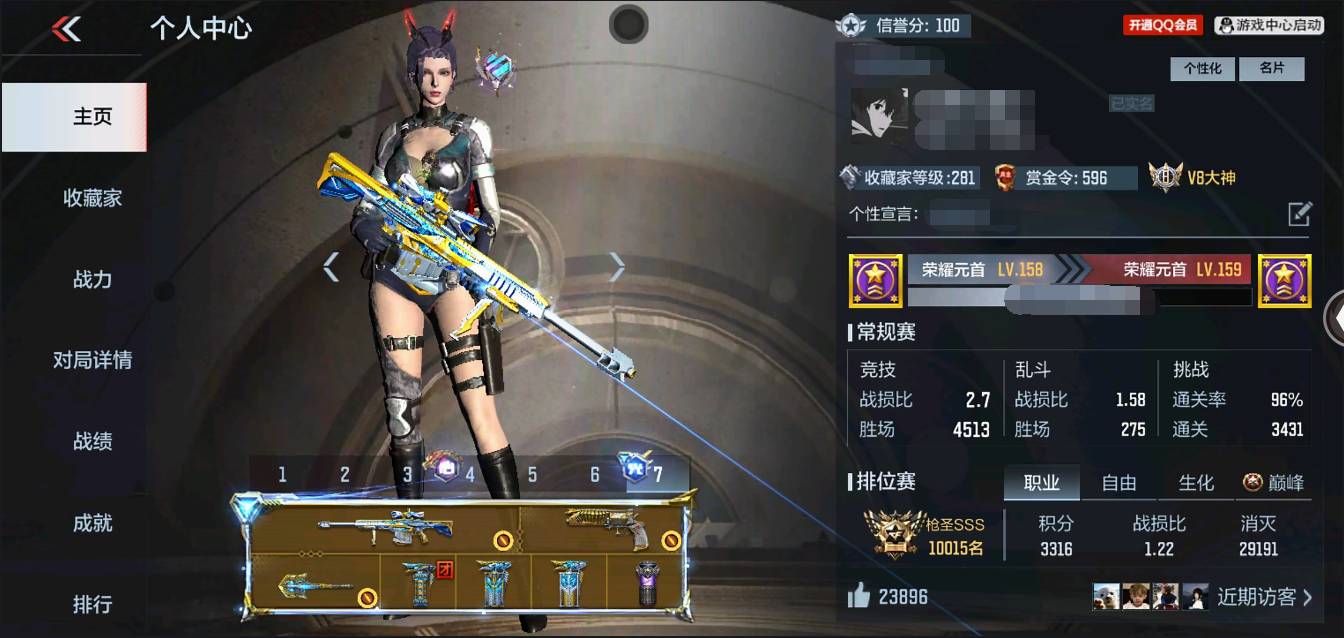Select the 生化 ranked tab
The width and height of the screenshot is (1344, 638).
[1195, 483]
